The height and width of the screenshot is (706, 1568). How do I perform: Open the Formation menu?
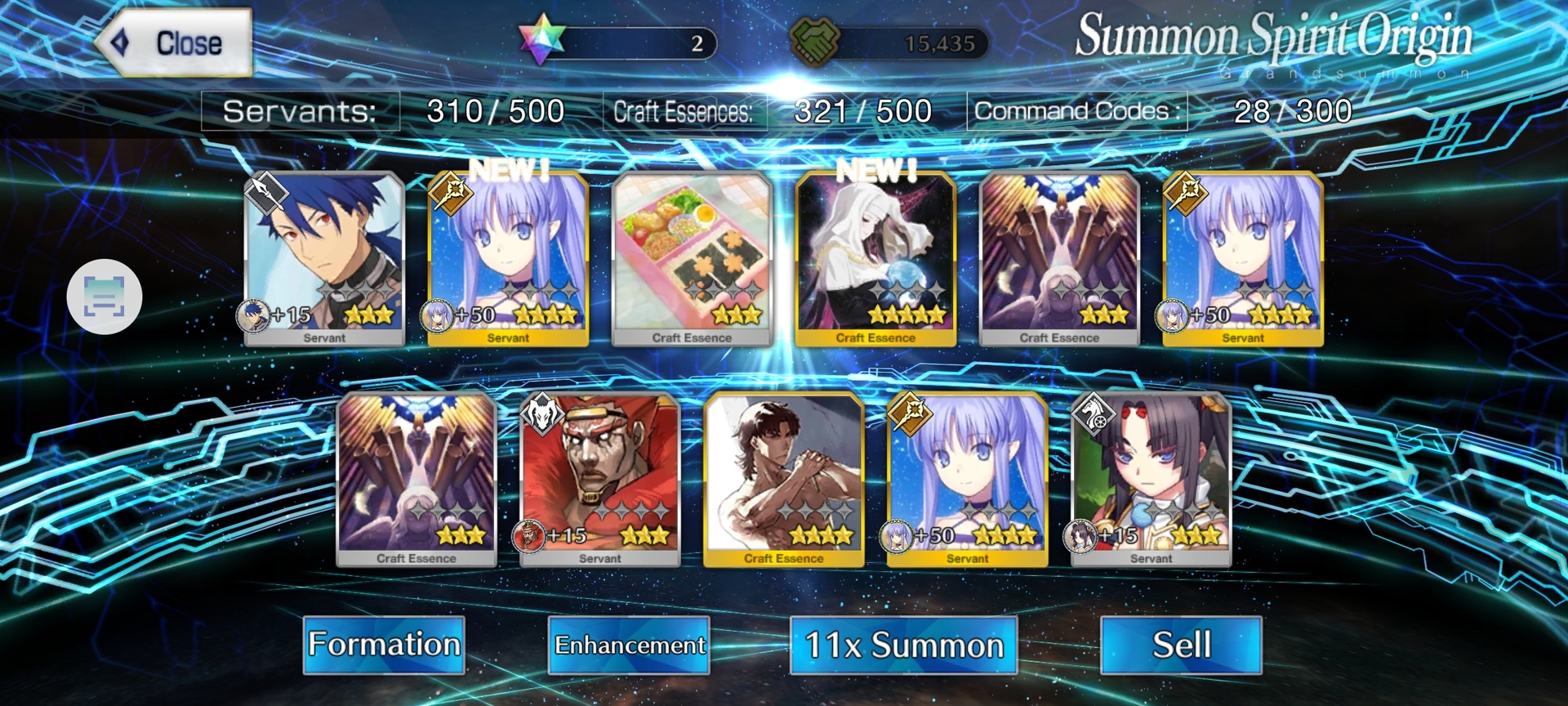click(384, 645)
